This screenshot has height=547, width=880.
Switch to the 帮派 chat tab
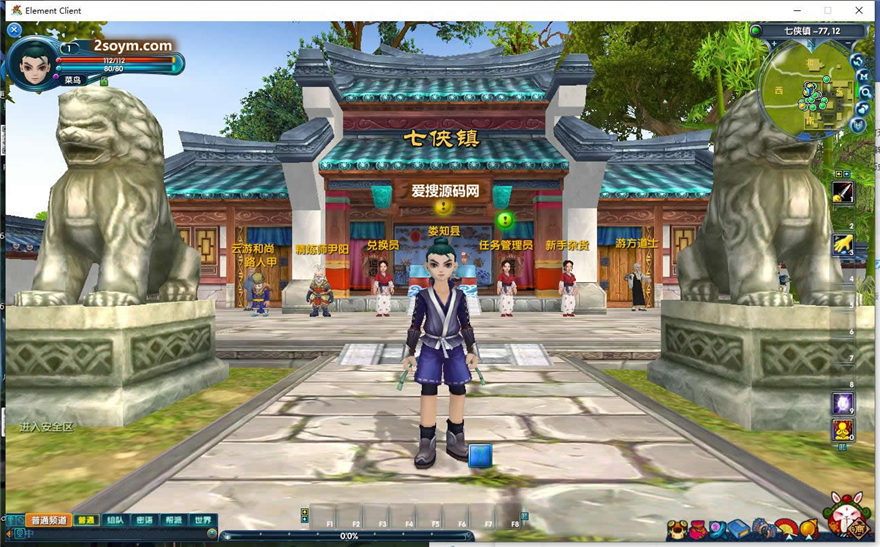click(174, 520)
